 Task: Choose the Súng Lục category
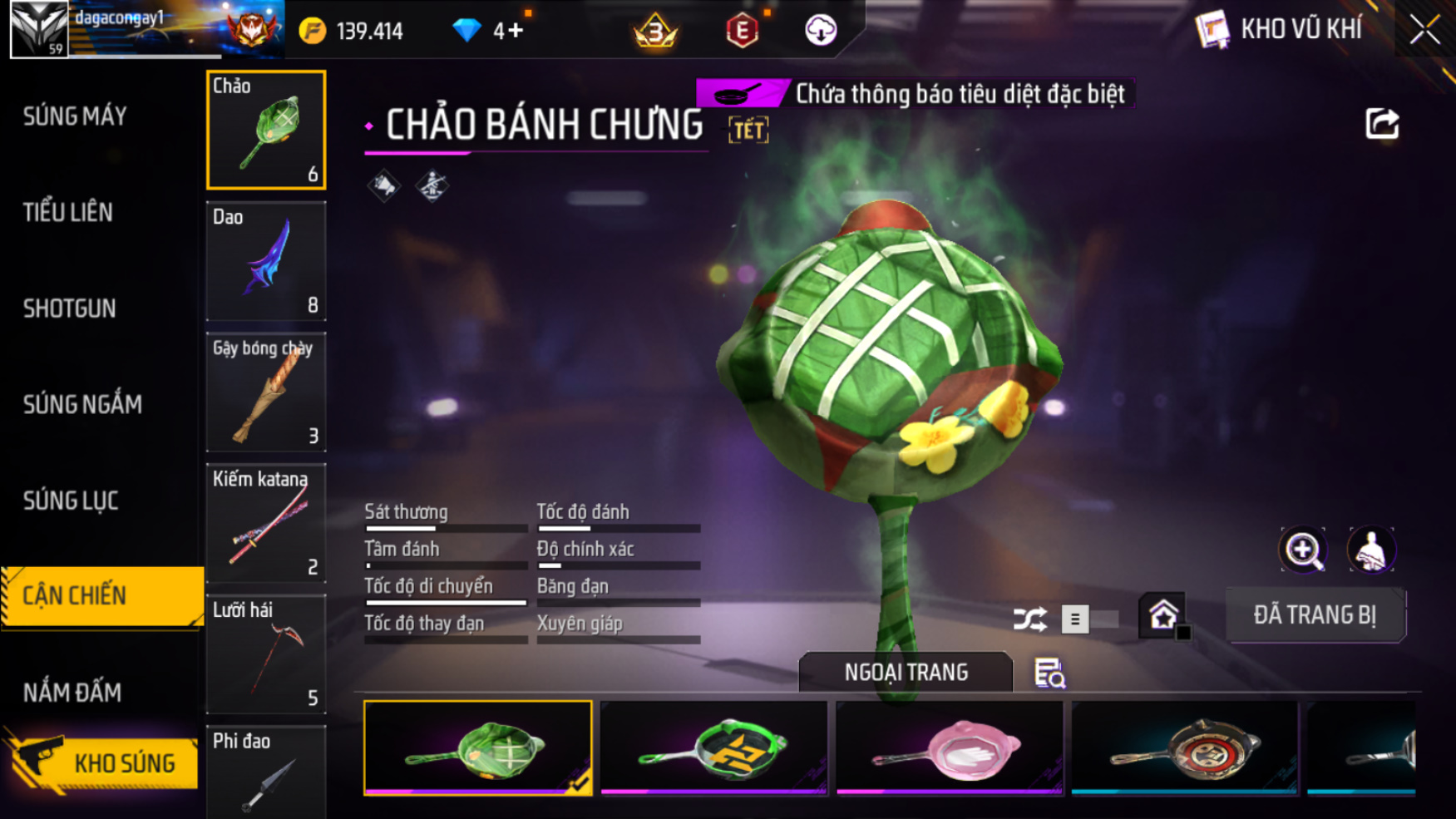point(71,501)
